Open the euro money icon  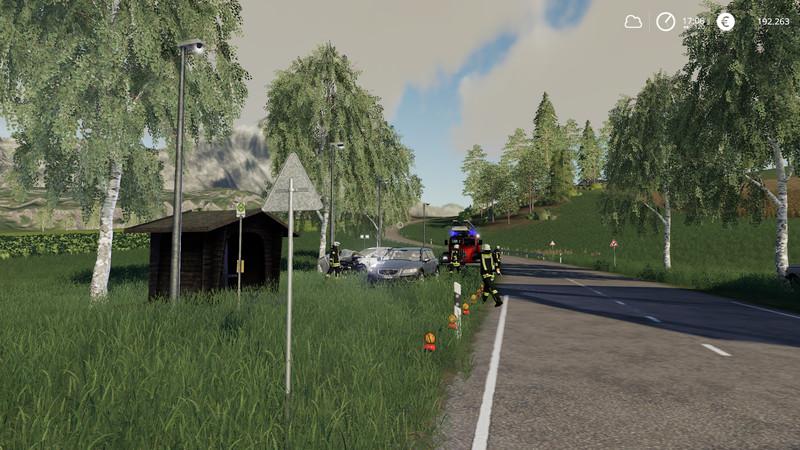(x=725, y=21)
